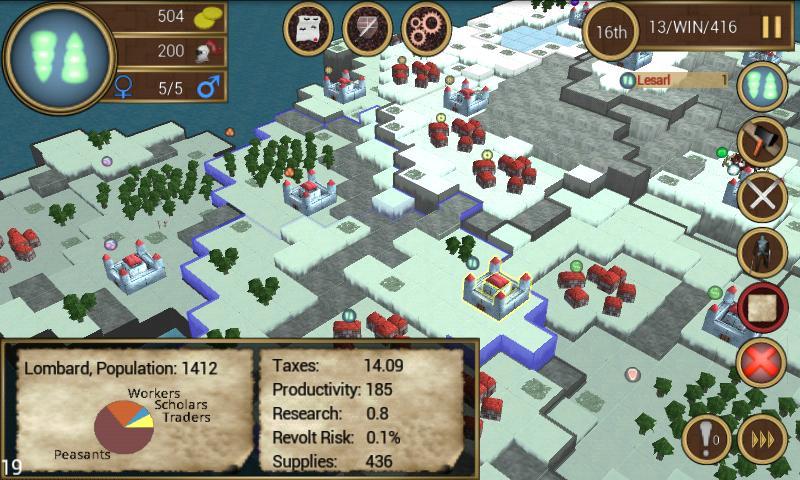Open the exclamation mark notifications
The image size is (800, 480).
[707, 440]
